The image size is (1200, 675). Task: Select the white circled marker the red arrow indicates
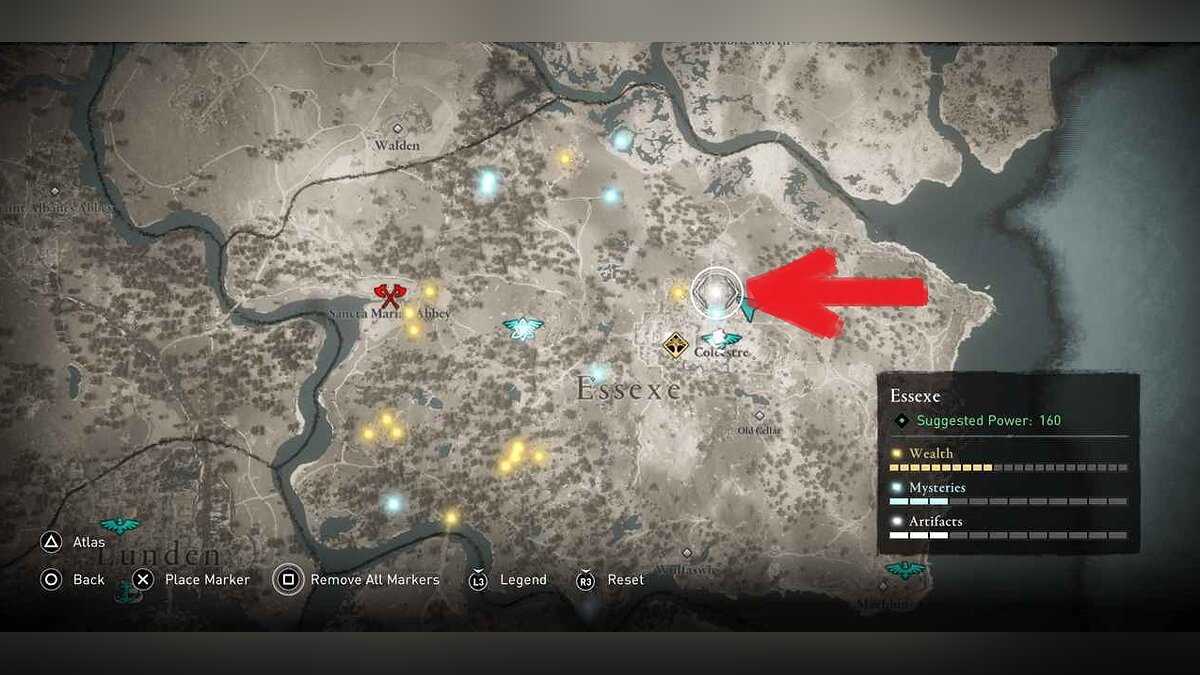pos(717,291)
